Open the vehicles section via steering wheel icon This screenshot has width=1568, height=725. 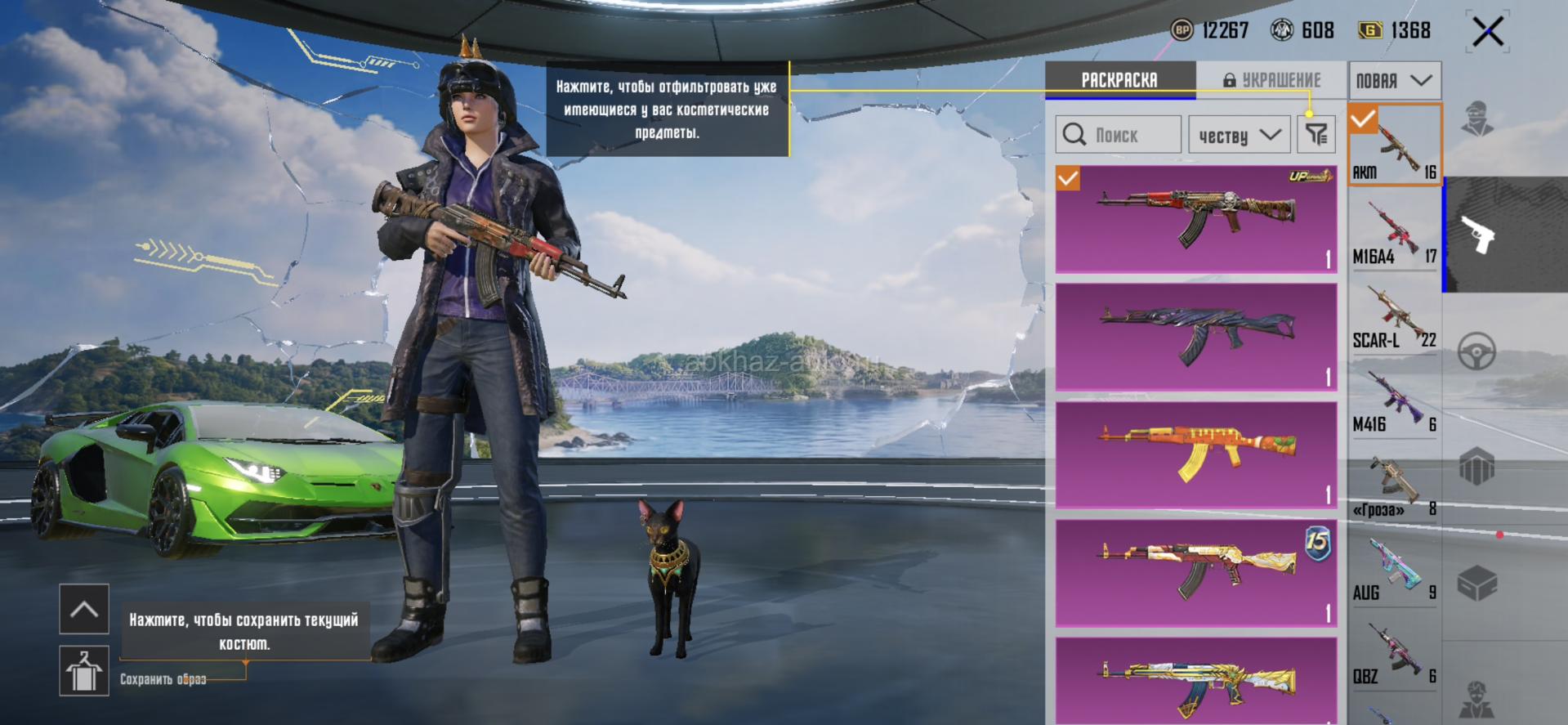point(1476,352)
